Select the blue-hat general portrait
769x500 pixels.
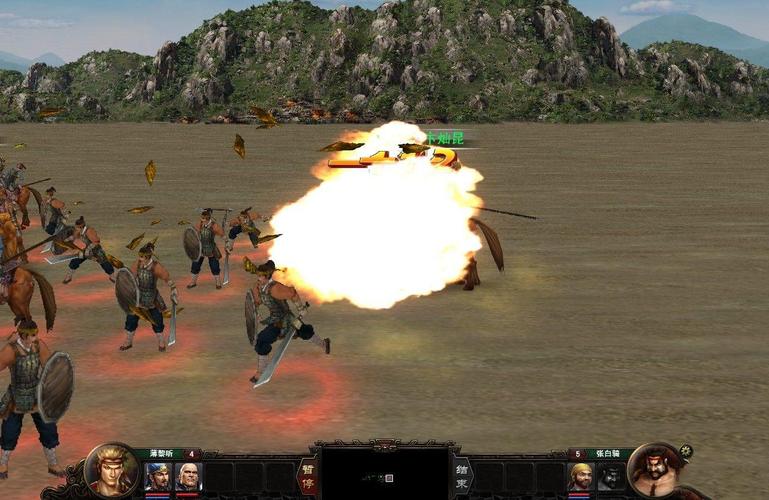158,477
